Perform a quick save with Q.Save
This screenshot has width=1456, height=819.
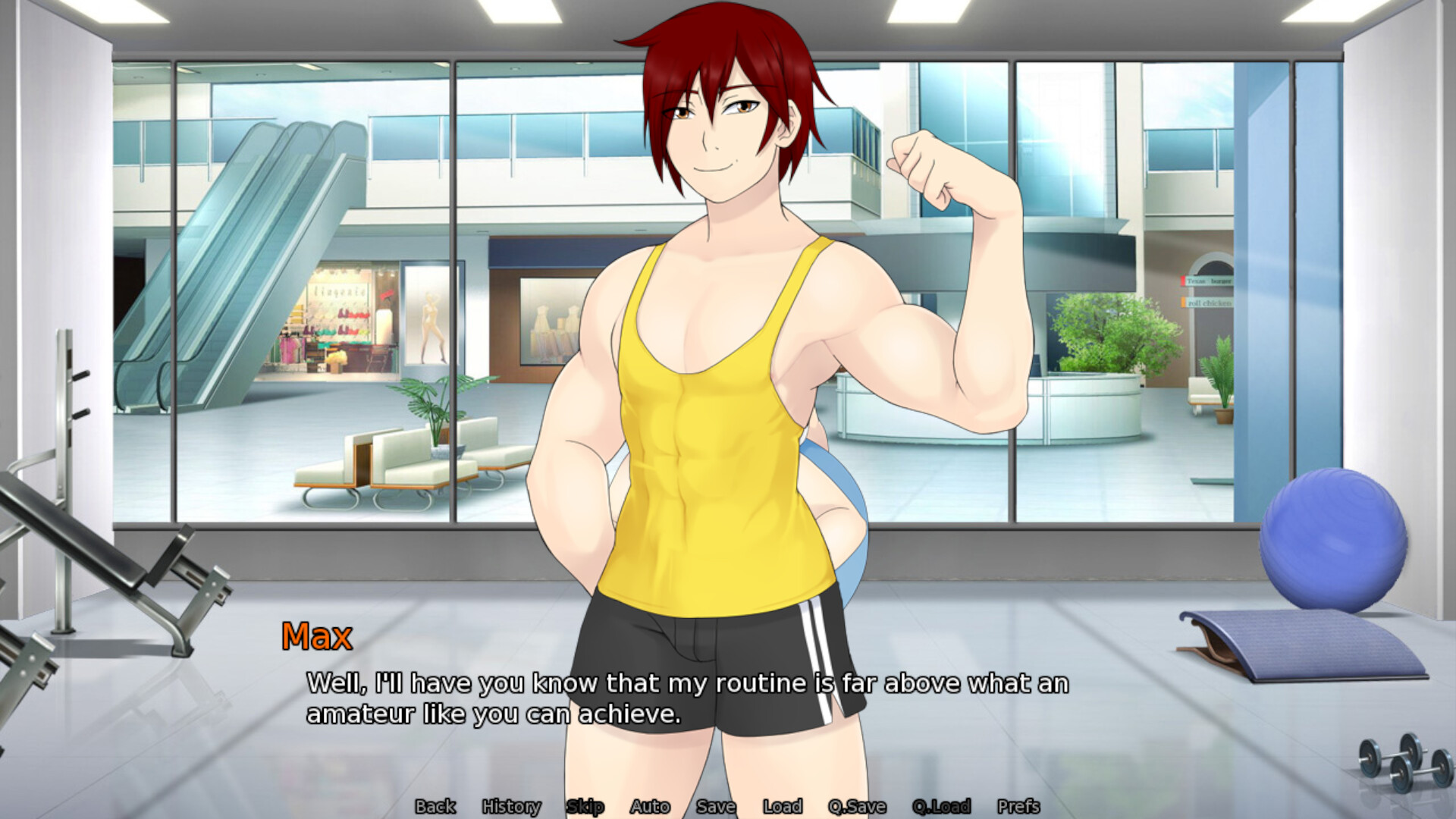point(858,807)
